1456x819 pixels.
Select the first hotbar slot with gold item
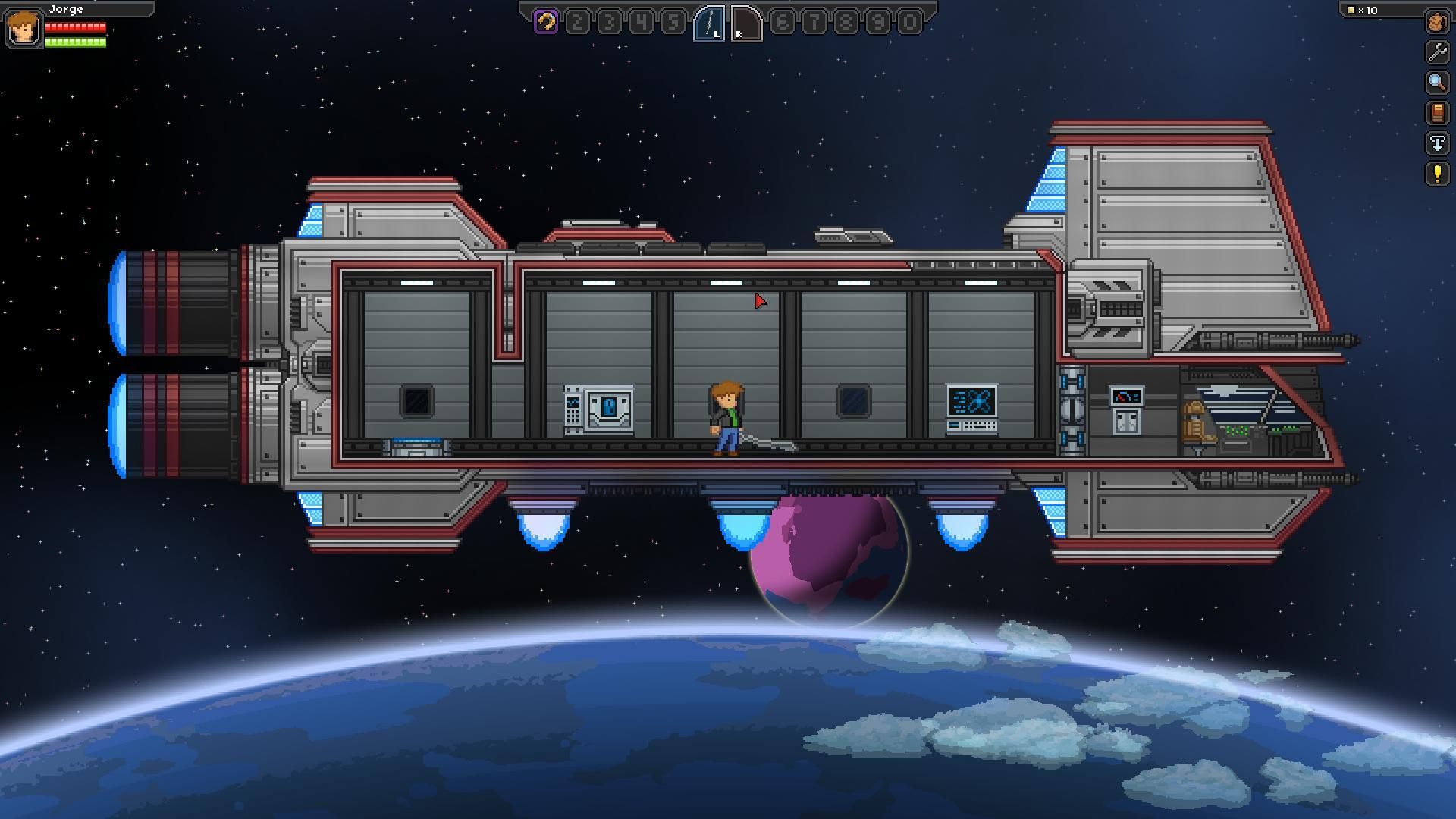tap(546, 22)
